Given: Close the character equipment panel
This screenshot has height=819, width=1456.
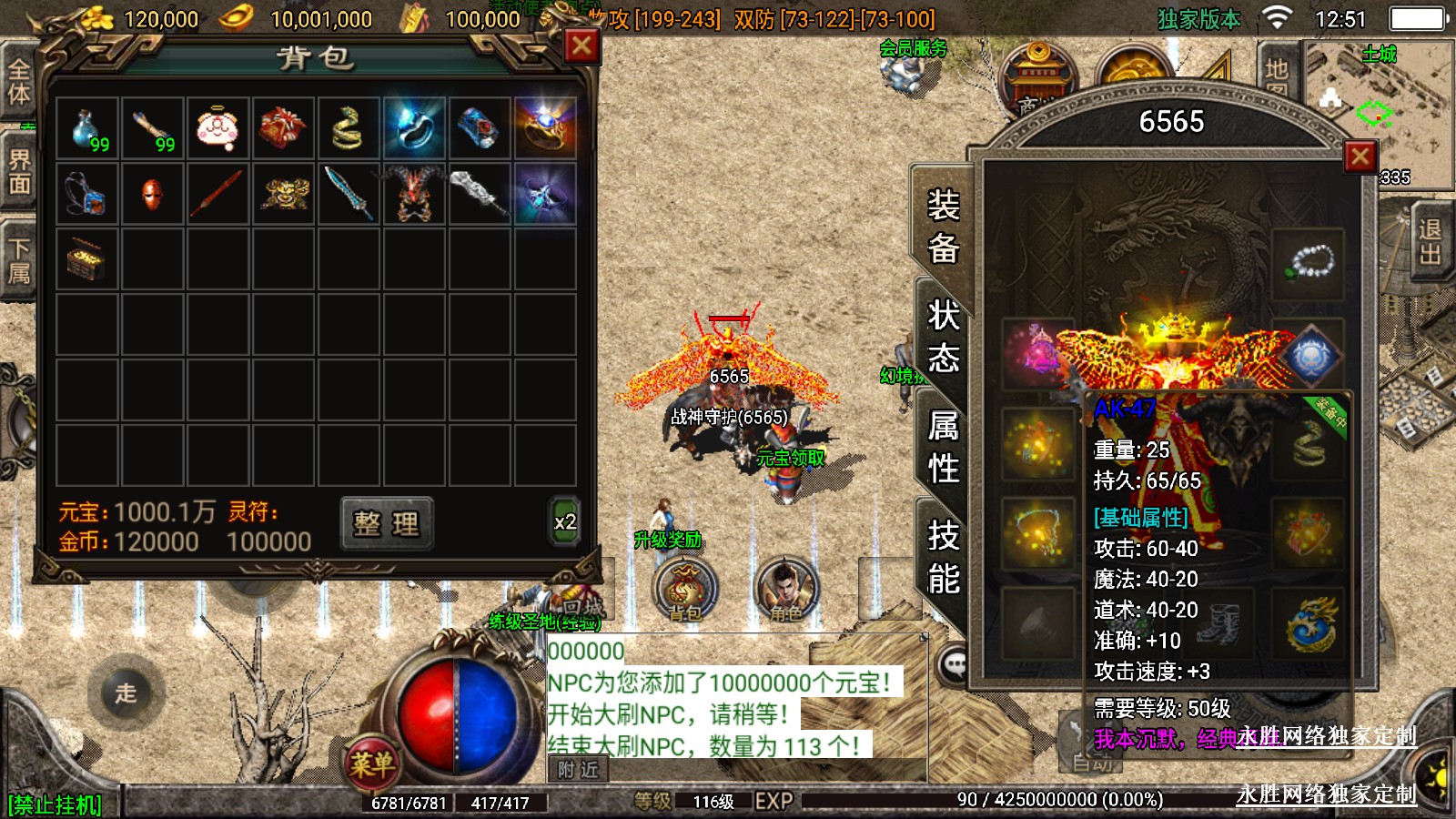Looking at the screenshot, I should 1360,157.
